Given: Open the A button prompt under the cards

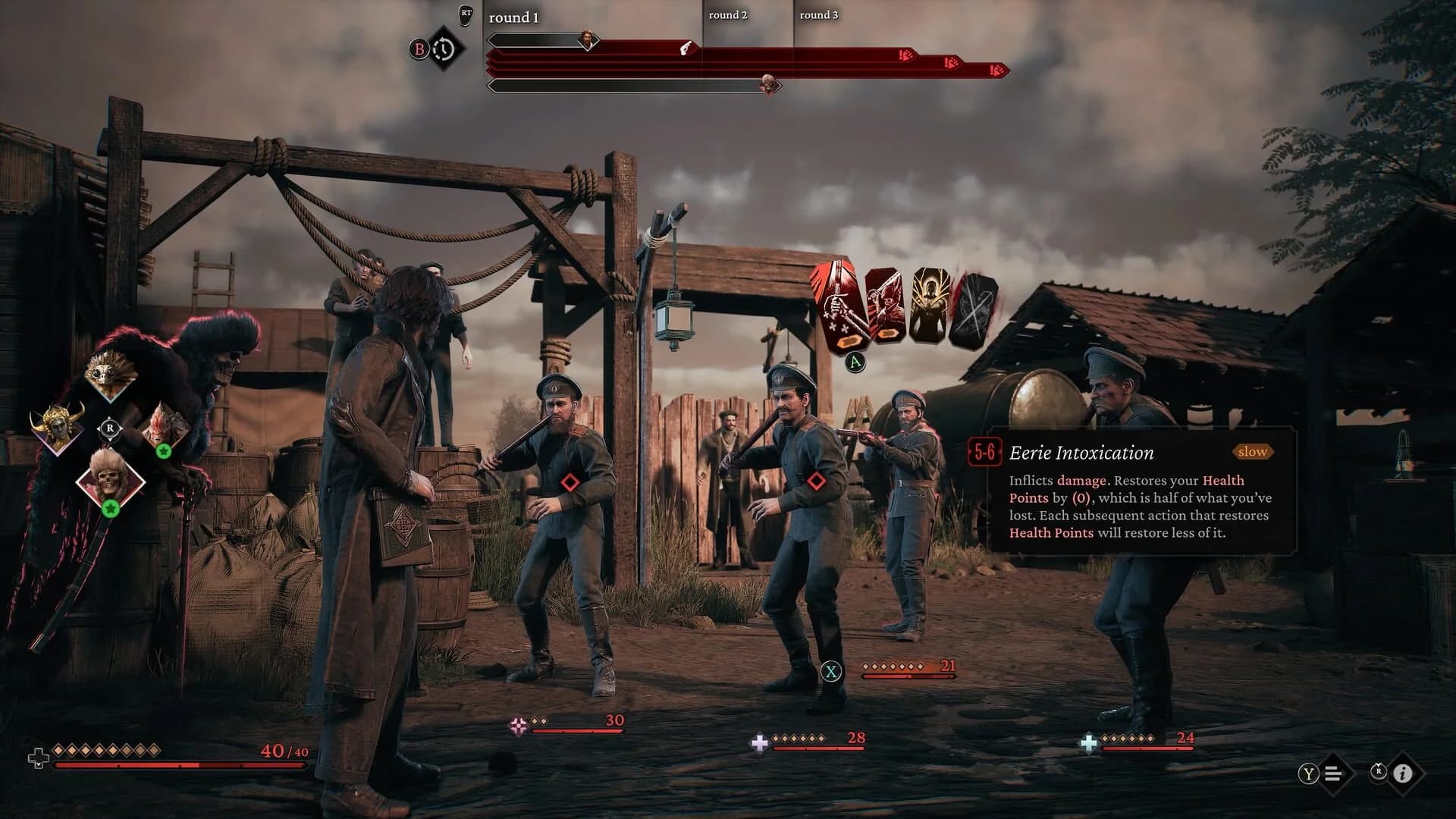Looking at the screenshot, I should tap(855, 361).
